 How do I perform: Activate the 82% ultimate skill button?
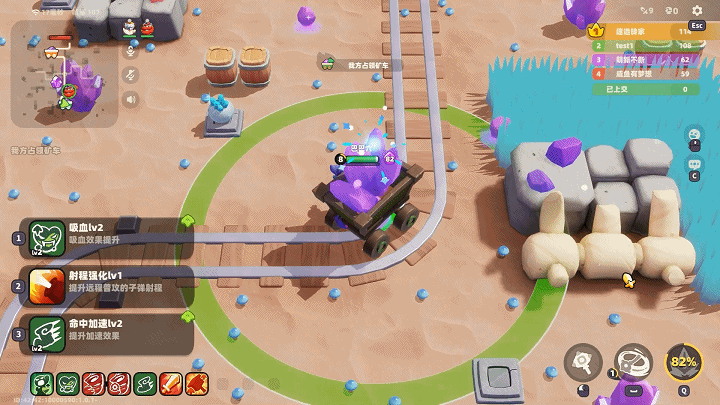point(684,362)
